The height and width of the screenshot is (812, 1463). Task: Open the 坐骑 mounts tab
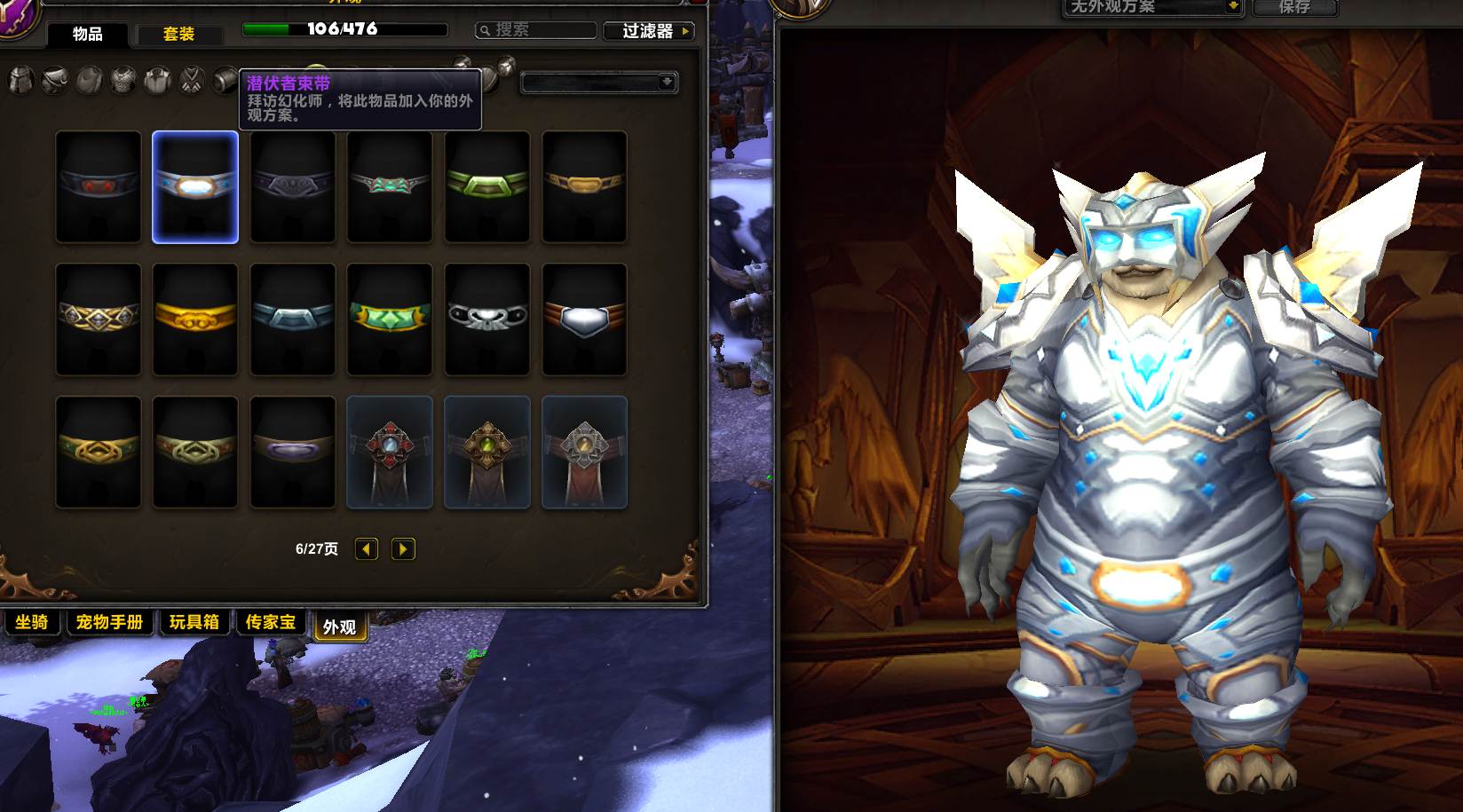[x=32, y=622]
